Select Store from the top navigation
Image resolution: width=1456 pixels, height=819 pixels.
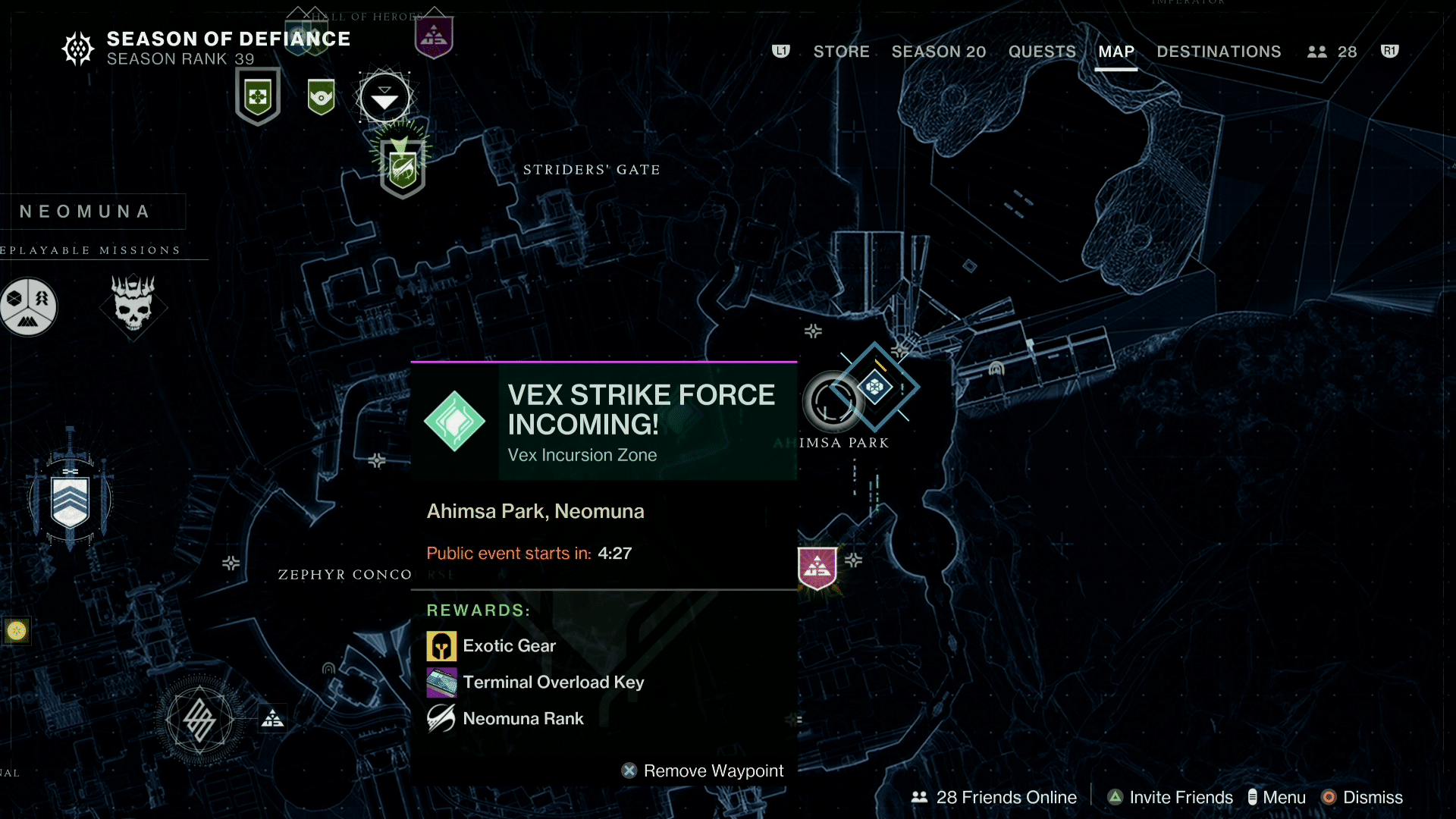click(842, 52)
